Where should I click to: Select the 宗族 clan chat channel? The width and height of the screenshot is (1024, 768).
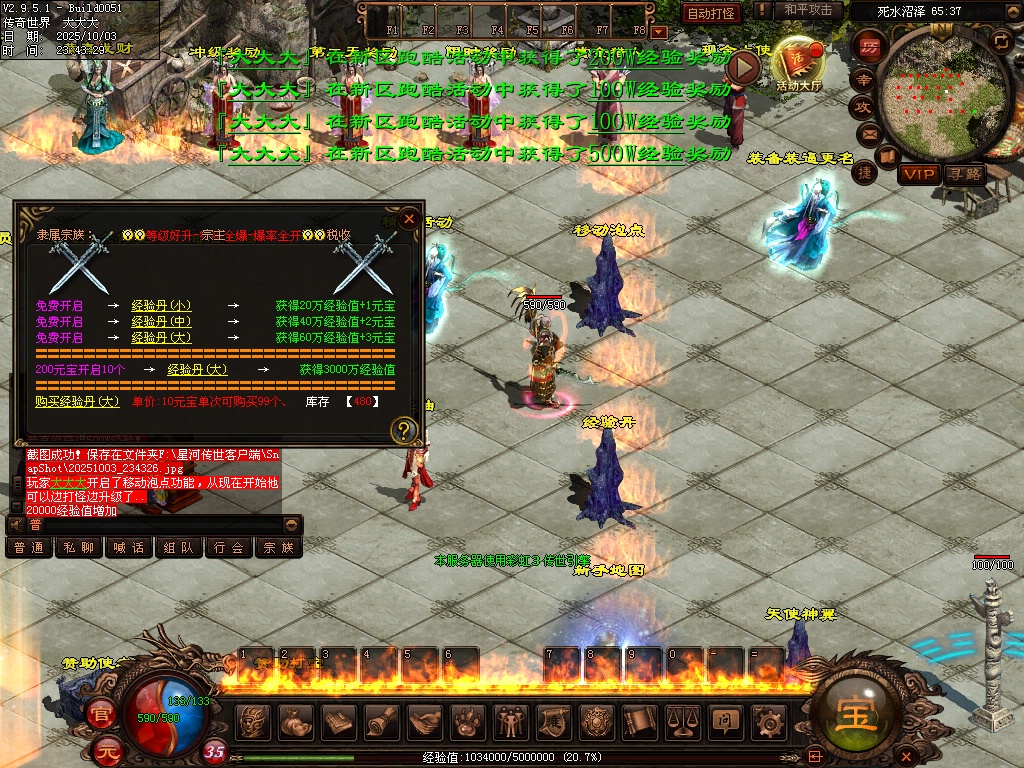click(279, 548)
